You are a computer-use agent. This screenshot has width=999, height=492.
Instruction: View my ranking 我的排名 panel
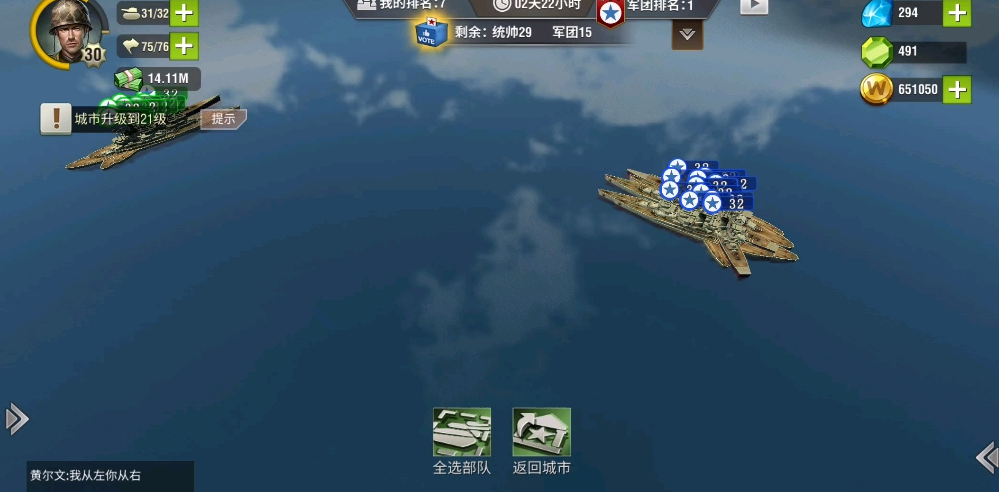tap(402, 6)
